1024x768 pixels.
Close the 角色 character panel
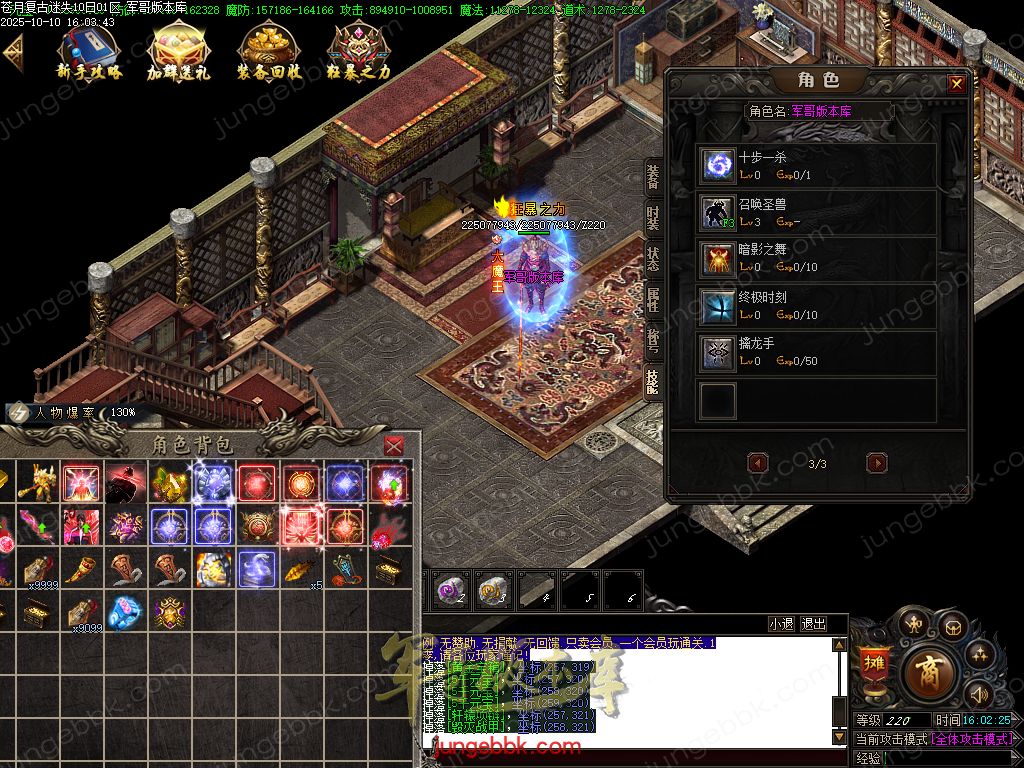(x=957, y=84)
